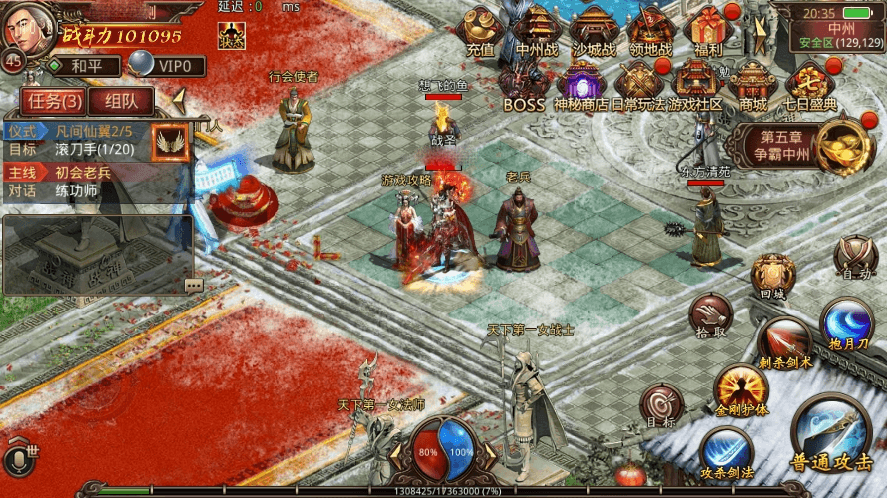This screenshot has height=498, width=887.
Task: Switch to the 任务(3) quest tab
Action: click(55, 100)
